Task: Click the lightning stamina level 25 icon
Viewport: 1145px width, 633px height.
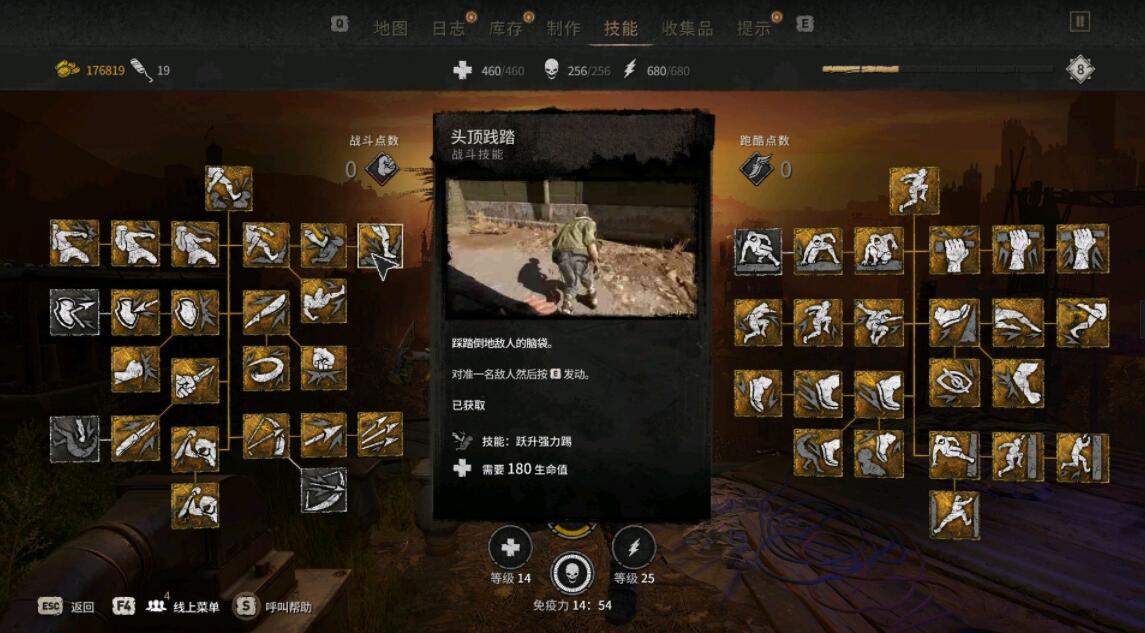Action: coord(633,548)
